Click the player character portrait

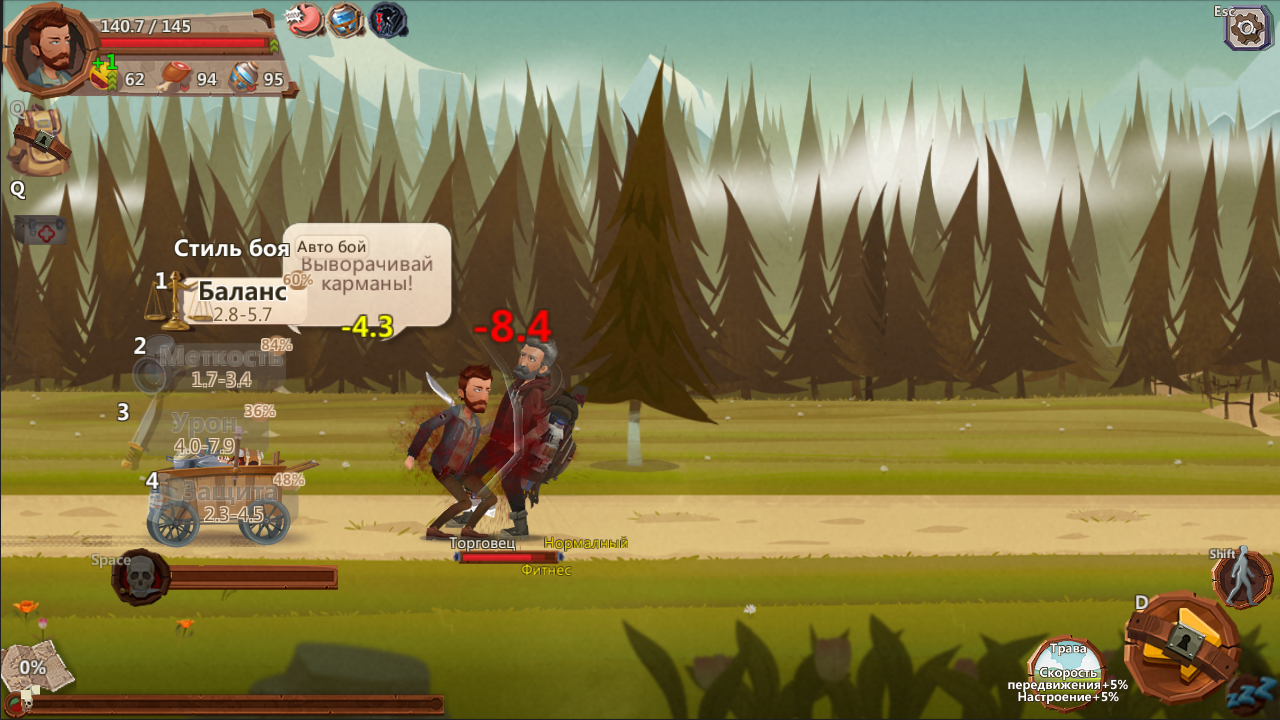(x=50, y=48)
